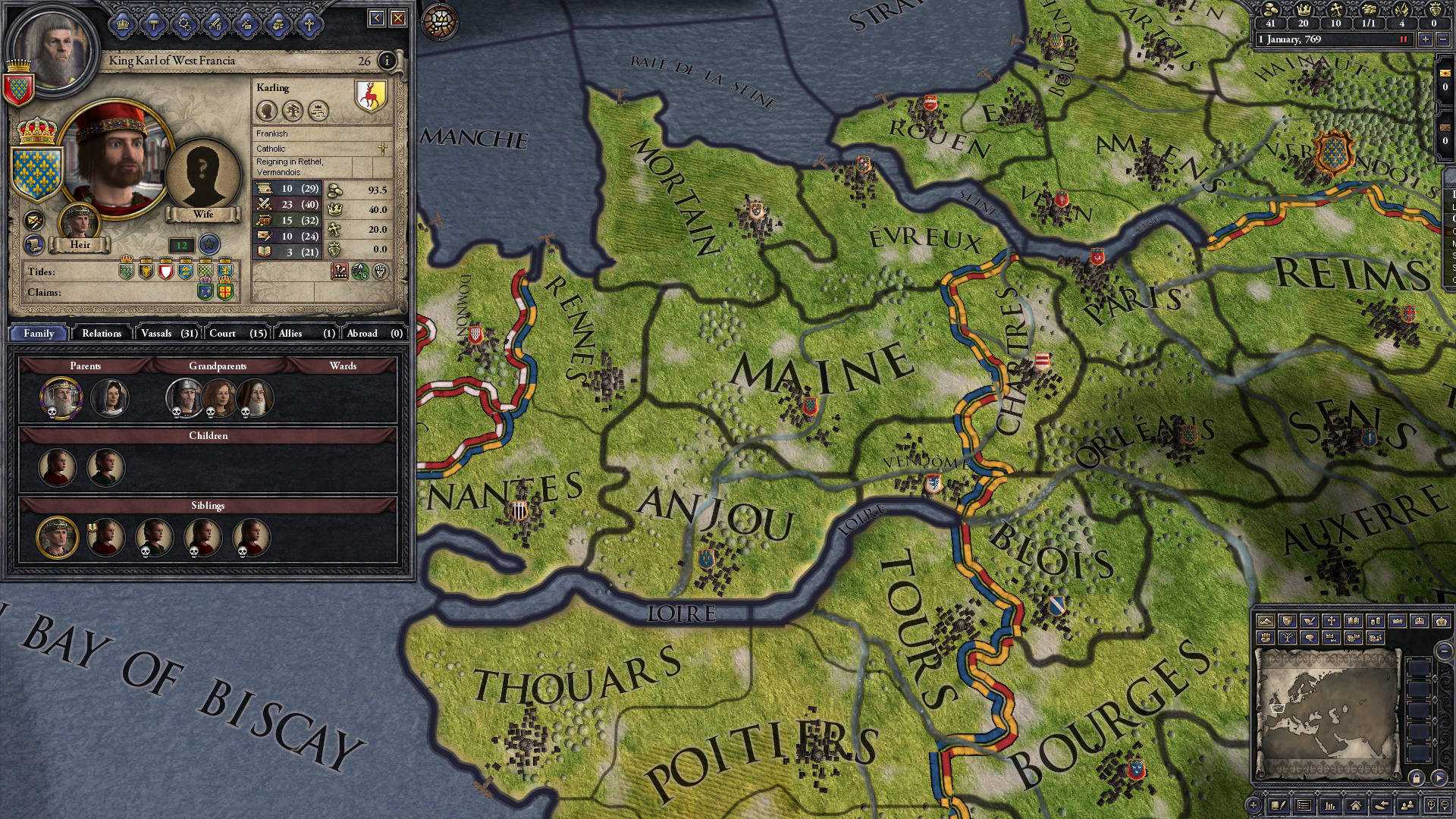Decrease game speed with the minus button
Image resolution: width=1456 pixels, height=819 pixels.
coord(1442,39)
